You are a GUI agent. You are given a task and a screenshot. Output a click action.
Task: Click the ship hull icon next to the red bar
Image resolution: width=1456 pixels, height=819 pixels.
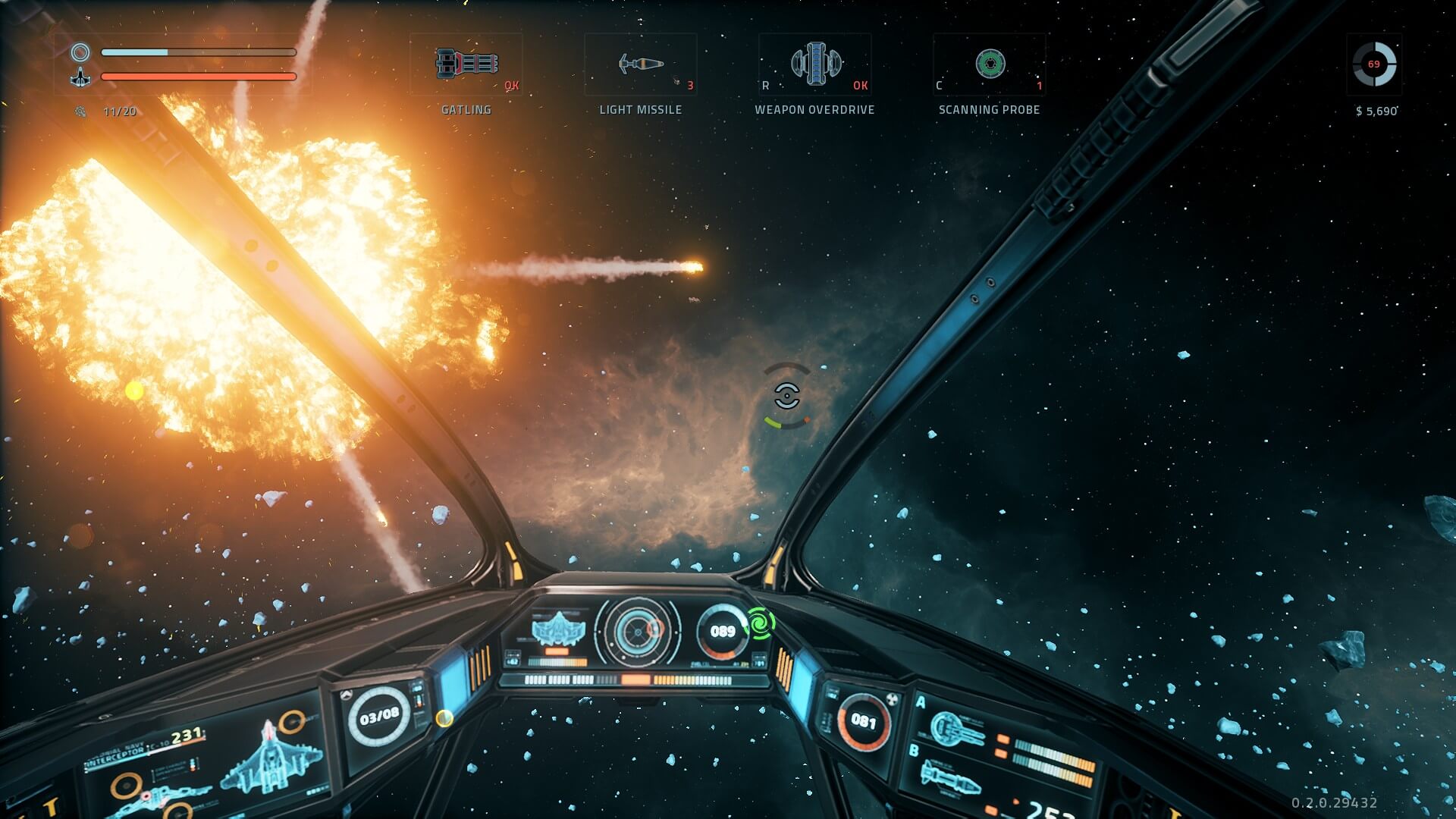tap(80, 77)
